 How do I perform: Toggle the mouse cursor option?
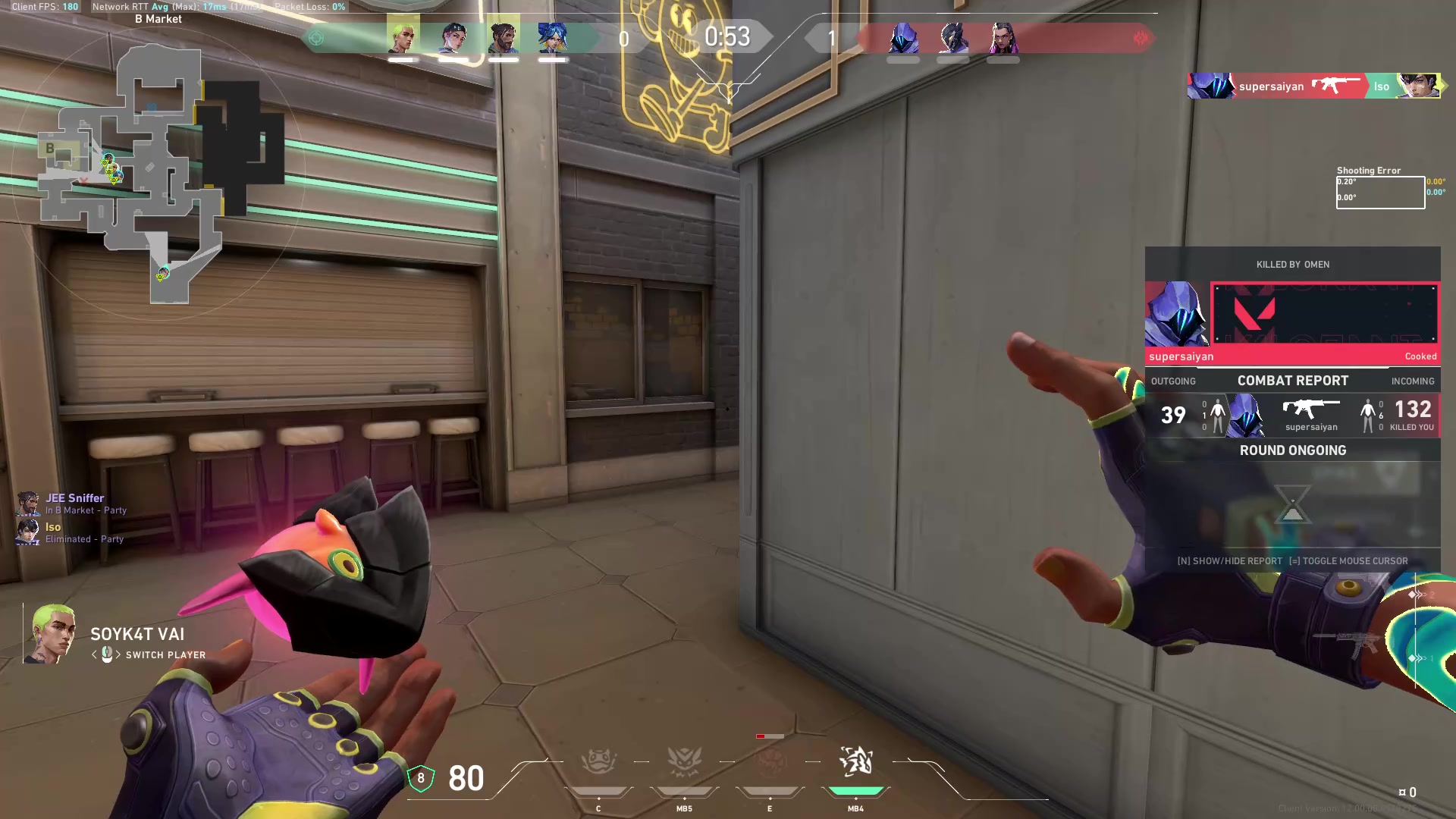coord(1354,561)
